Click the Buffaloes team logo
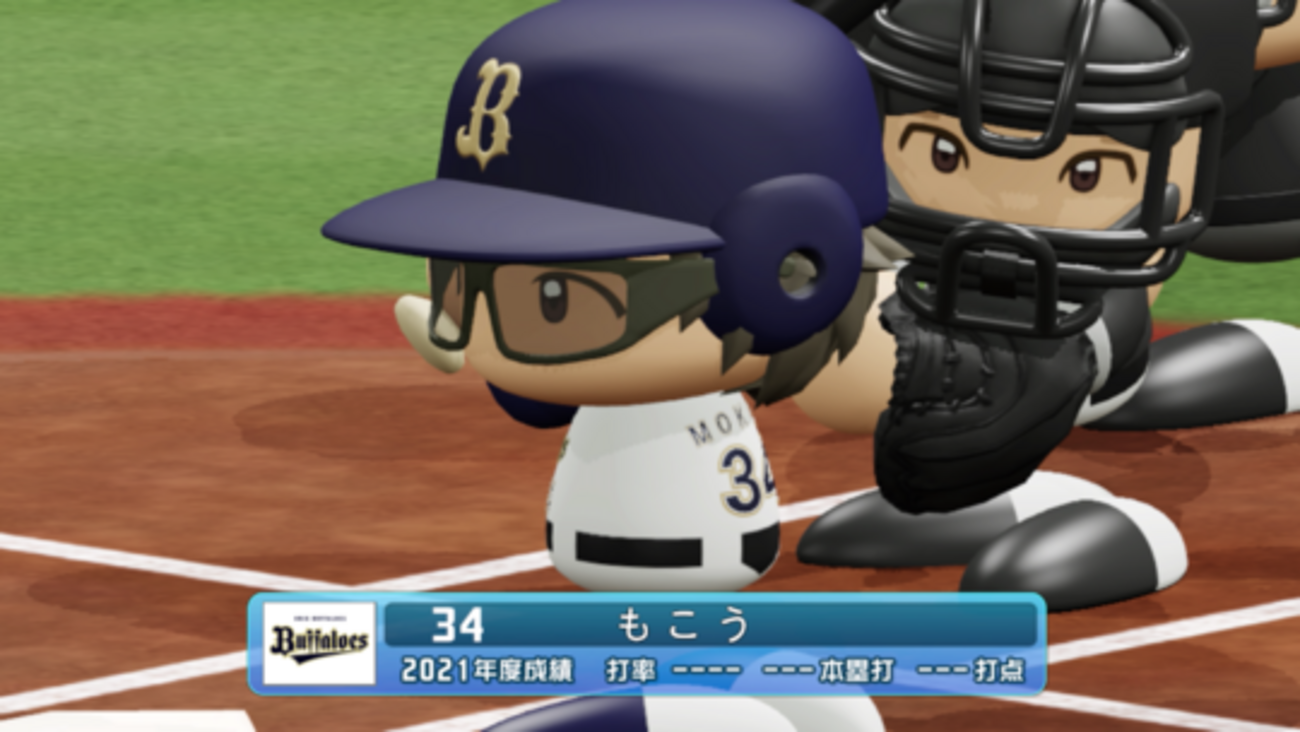This screenshot has width=1300, height=732. pyautogui.click(x=319, y=643)
